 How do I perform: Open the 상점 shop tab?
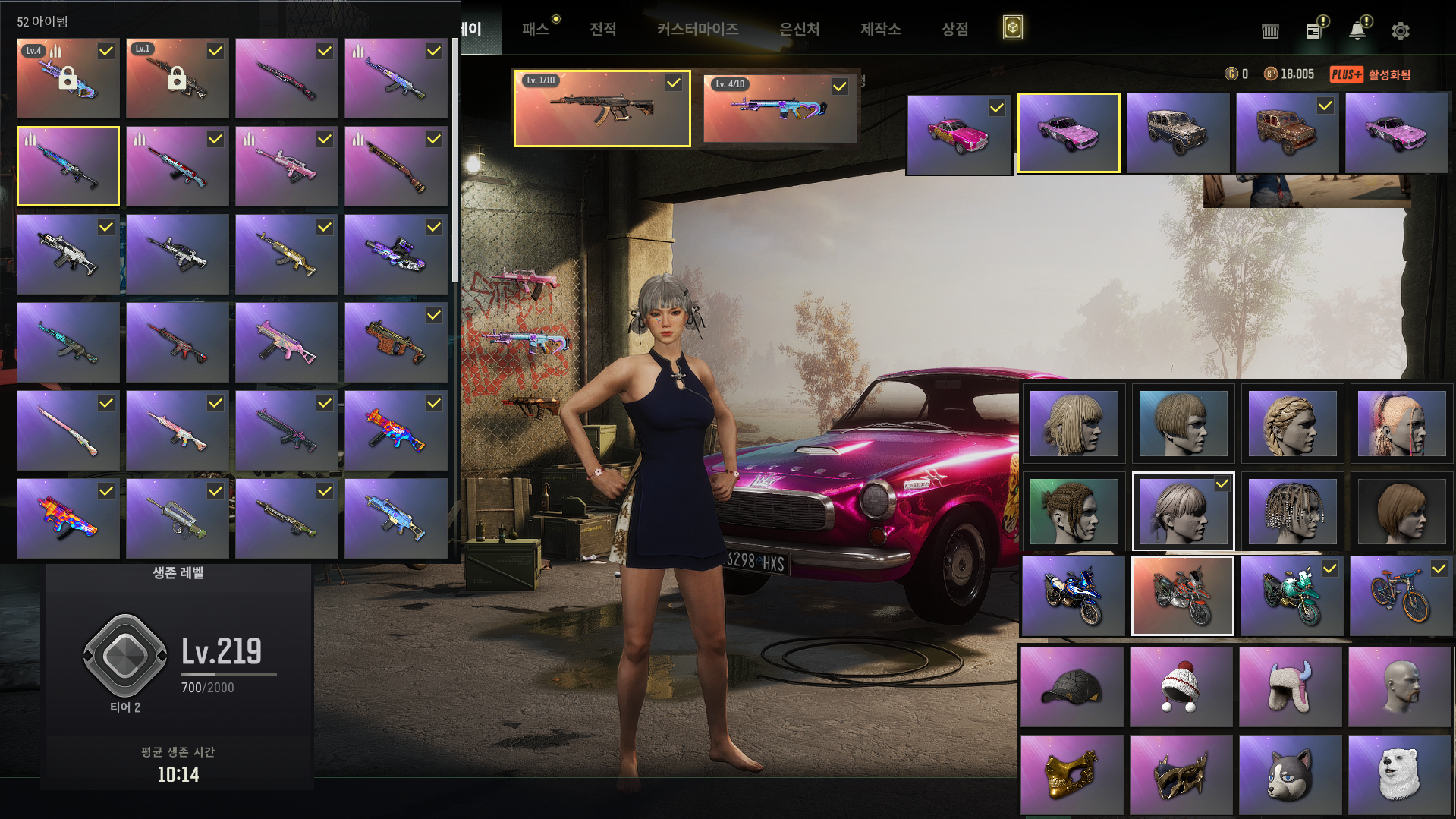click(954, 30)
